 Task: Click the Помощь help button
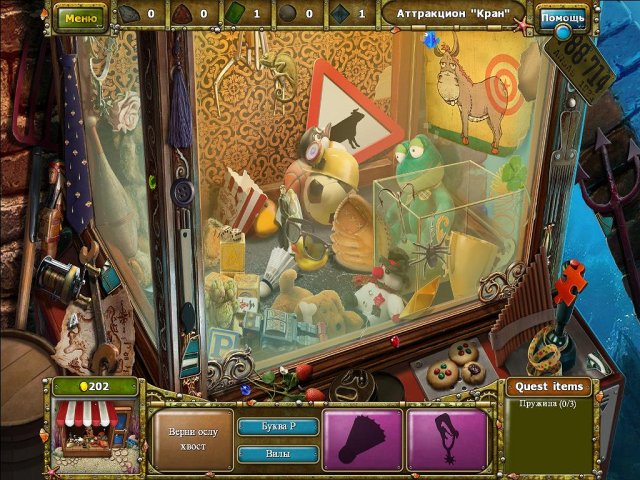point(562,17)
